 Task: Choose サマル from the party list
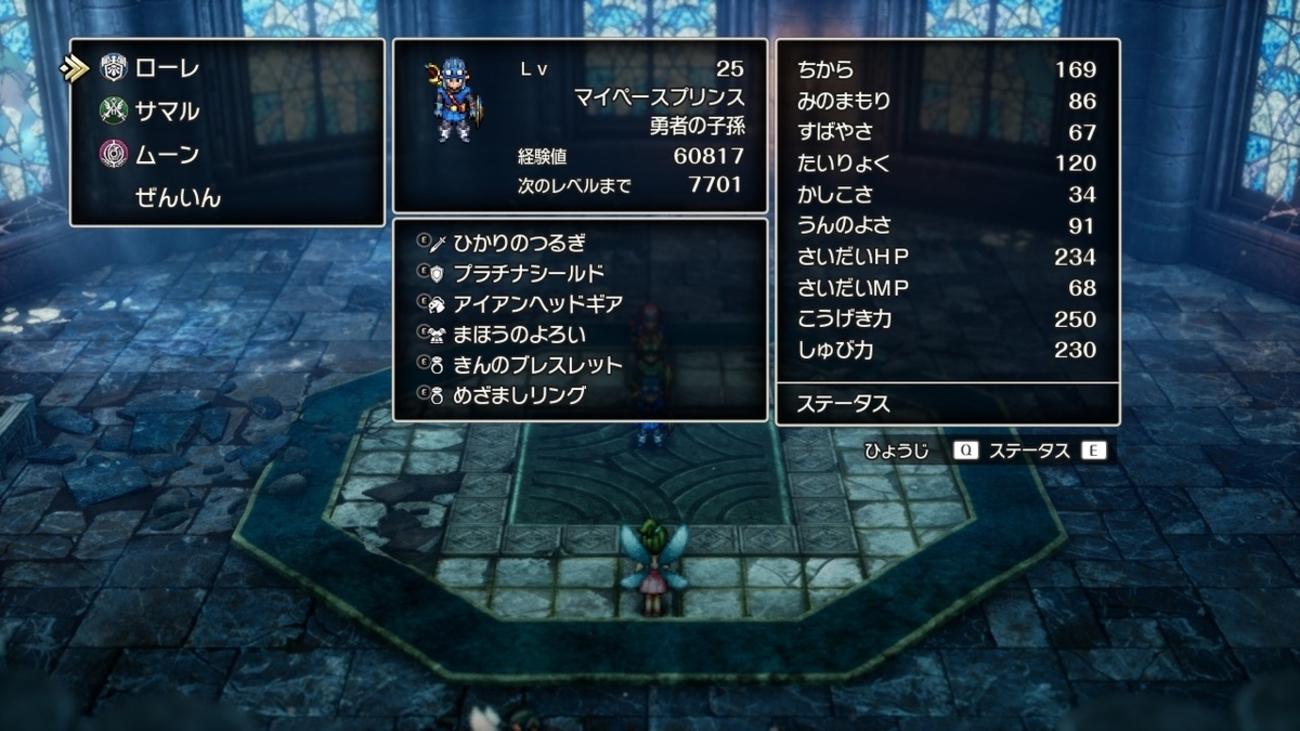(x=166, y=112)
